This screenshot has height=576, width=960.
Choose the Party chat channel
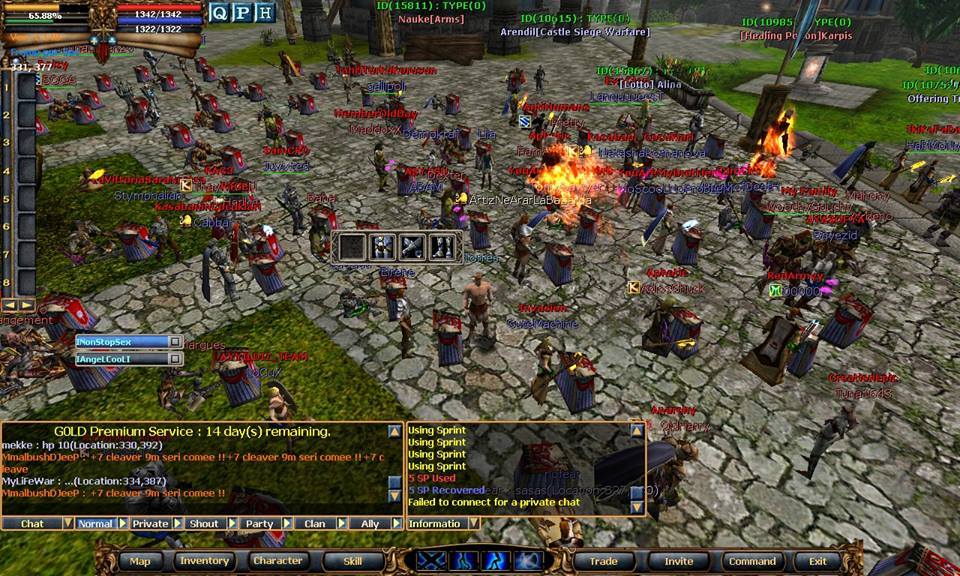259,523
